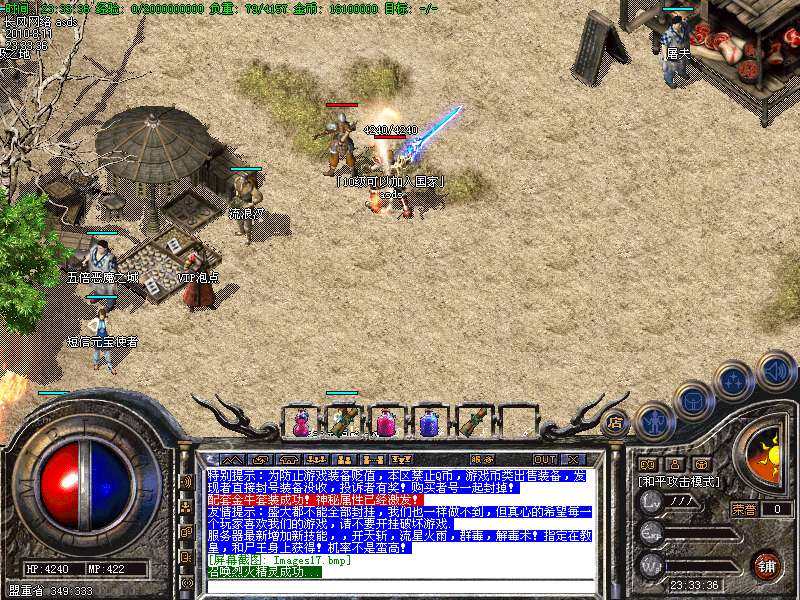800x600 pixels.
Task: Open the bag inventory round button
Action: tap(693, 402)
